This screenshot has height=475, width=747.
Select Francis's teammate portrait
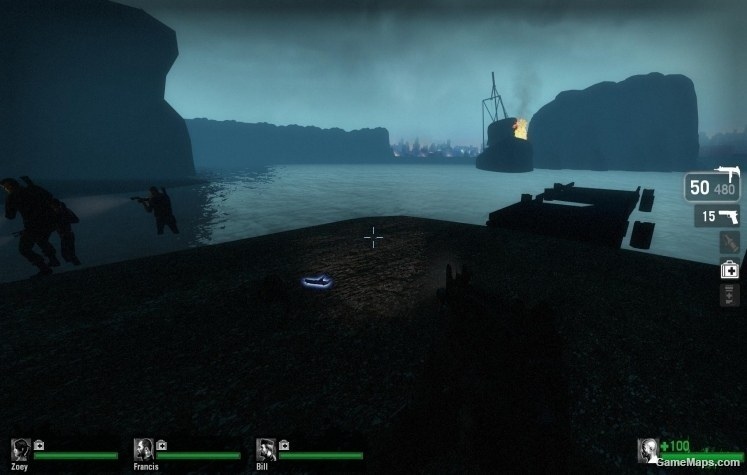click(x=144, y=450)
